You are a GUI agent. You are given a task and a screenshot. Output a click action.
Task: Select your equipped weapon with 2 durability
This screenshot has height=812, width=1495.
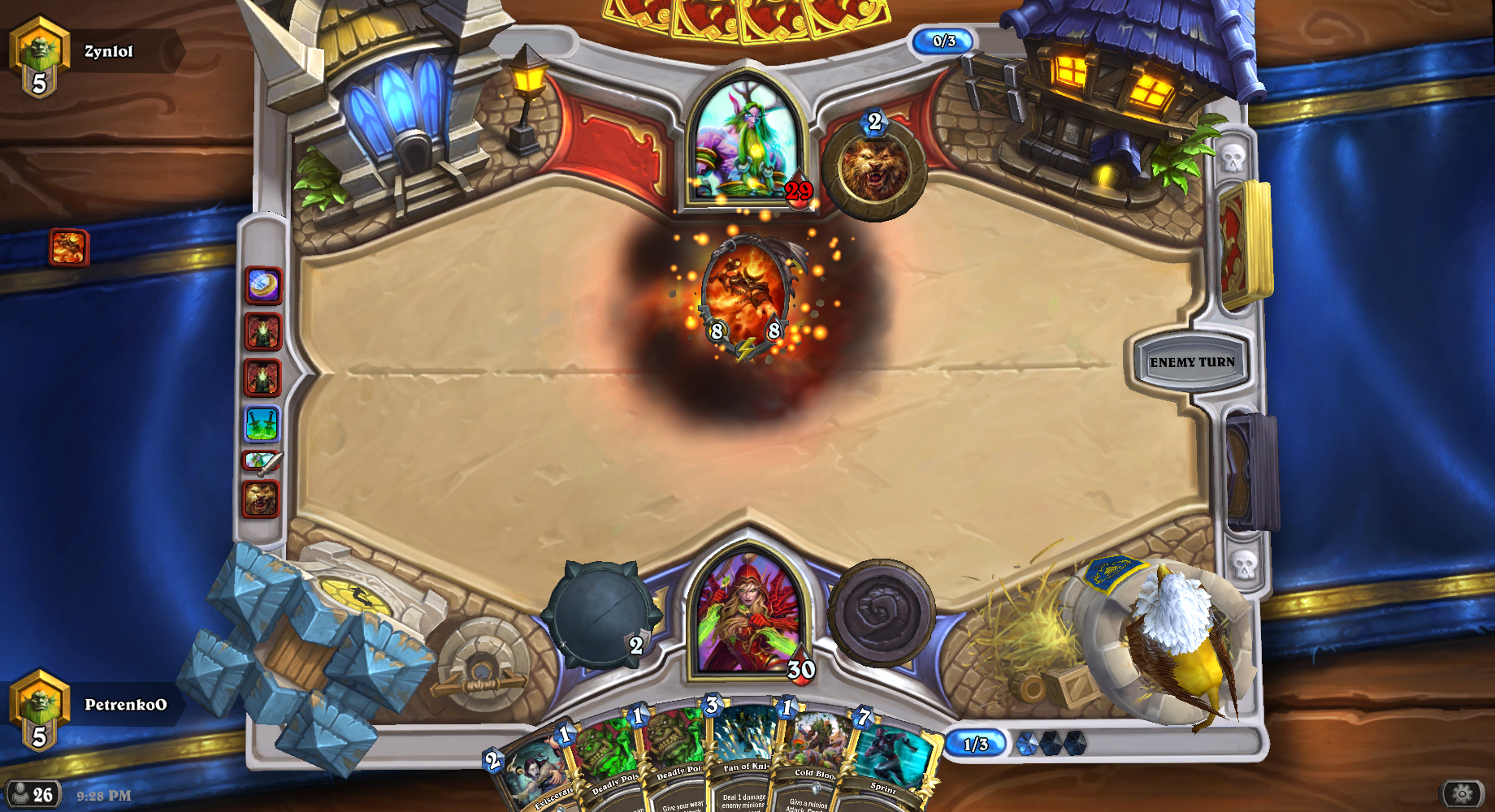pyautogui.click(x=601, y=615)
